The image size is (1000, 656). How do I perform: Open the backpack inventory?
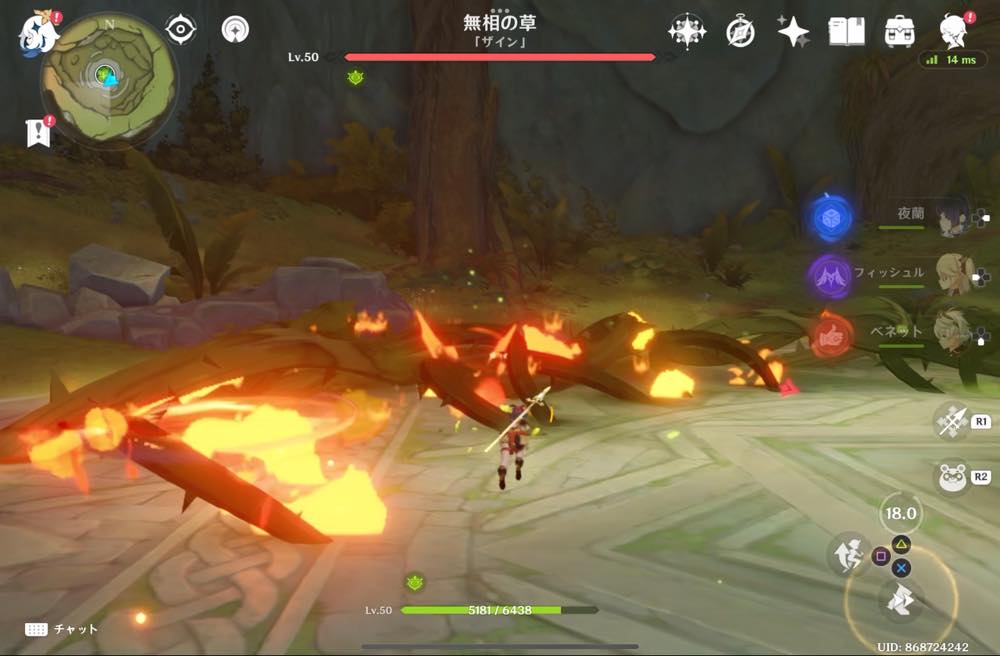tap(900, 32)
